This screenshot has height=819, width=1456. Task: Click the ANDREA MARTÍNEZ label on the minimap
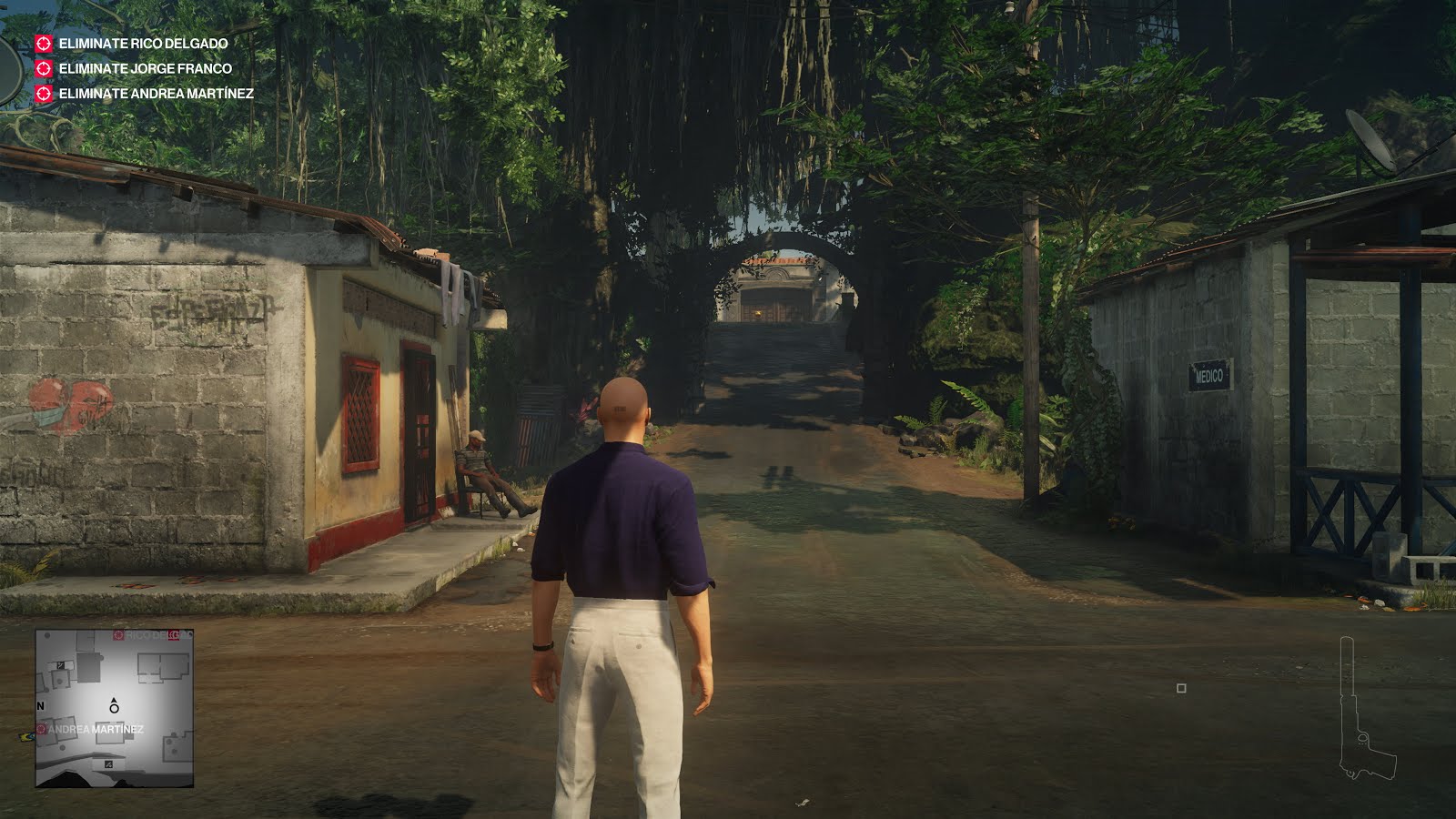click(96, 729)
